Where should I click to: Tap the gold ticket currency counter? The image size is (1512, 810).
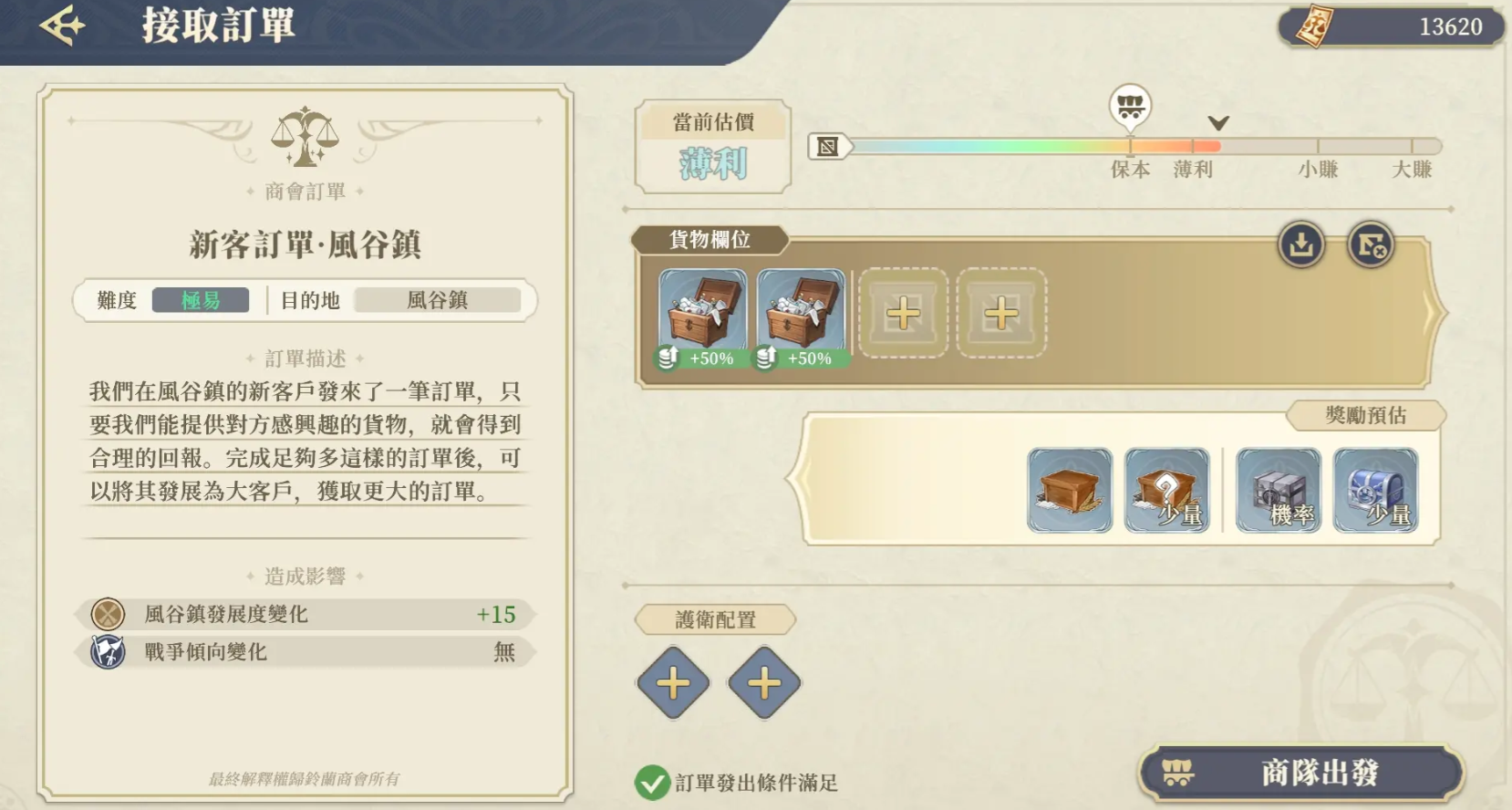pos(1390,27)
